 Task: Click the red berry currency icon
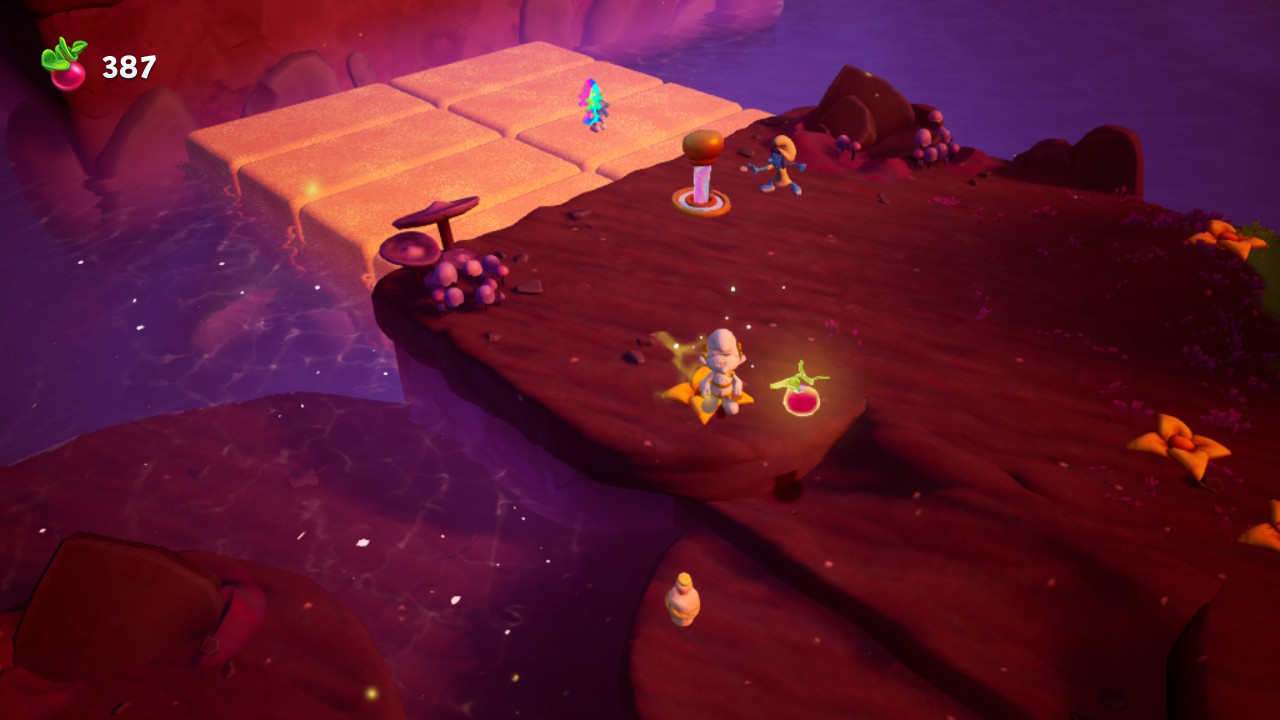click(66, 66)
